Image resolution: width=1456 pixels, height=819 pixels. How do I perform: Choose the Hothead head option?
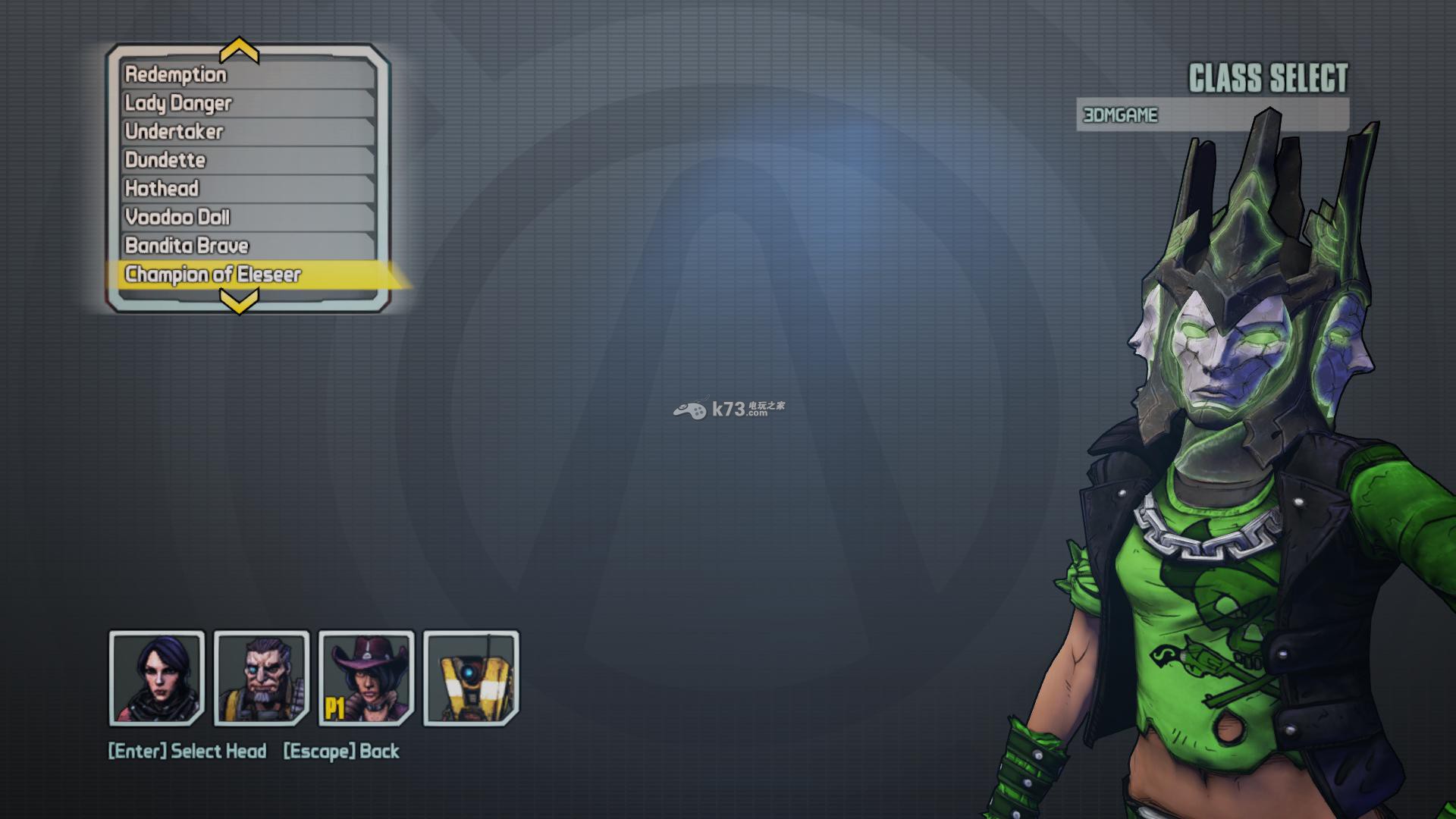[x=247, y=189]
